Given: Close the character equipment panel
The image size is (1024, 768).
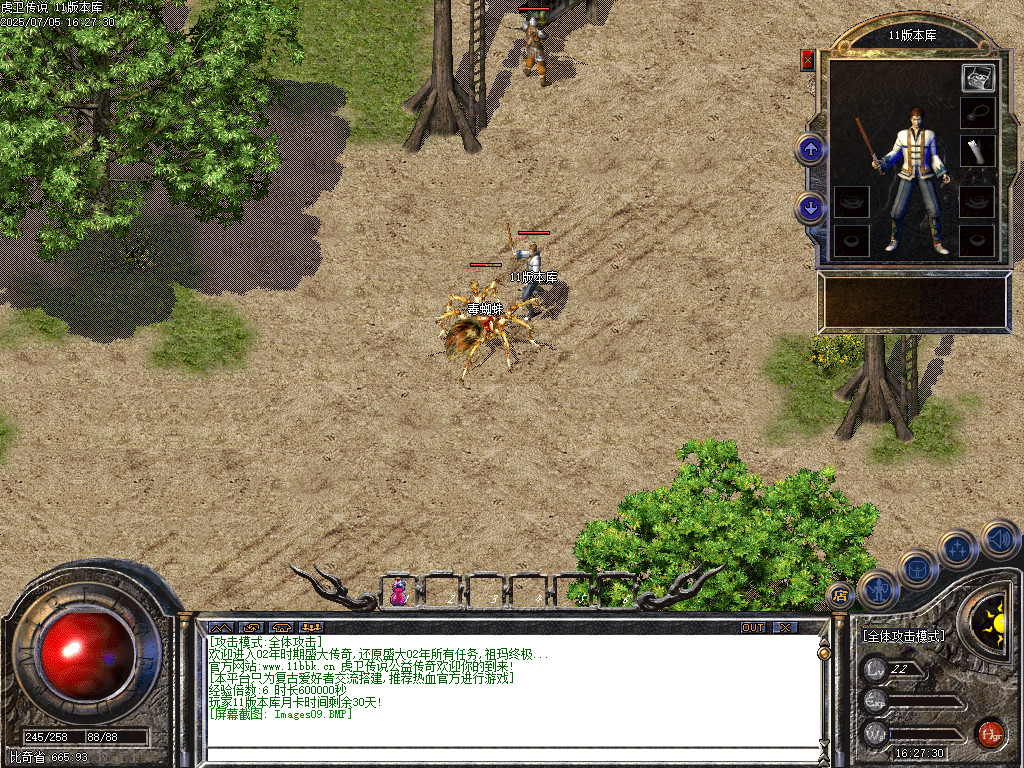Looking at the screenshot, I should pos(808,60).
